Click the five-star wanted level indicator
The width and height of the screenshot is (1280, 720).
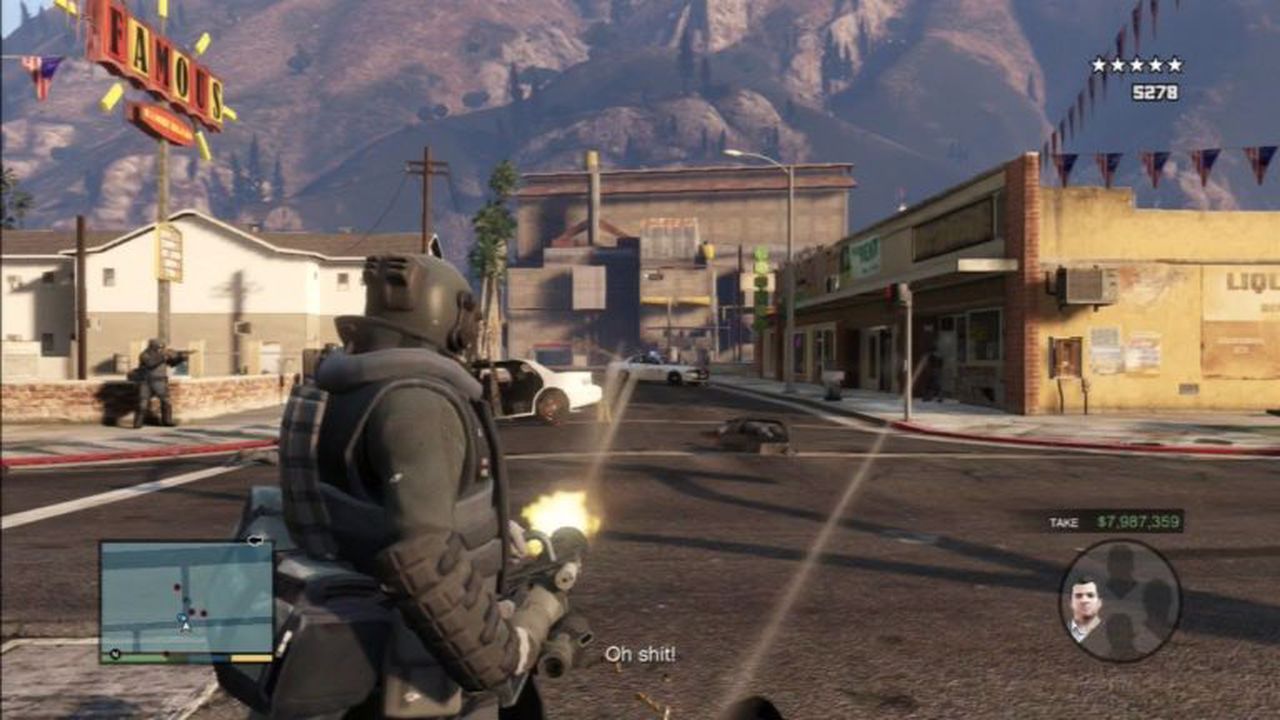click(x=1136, y=65)
